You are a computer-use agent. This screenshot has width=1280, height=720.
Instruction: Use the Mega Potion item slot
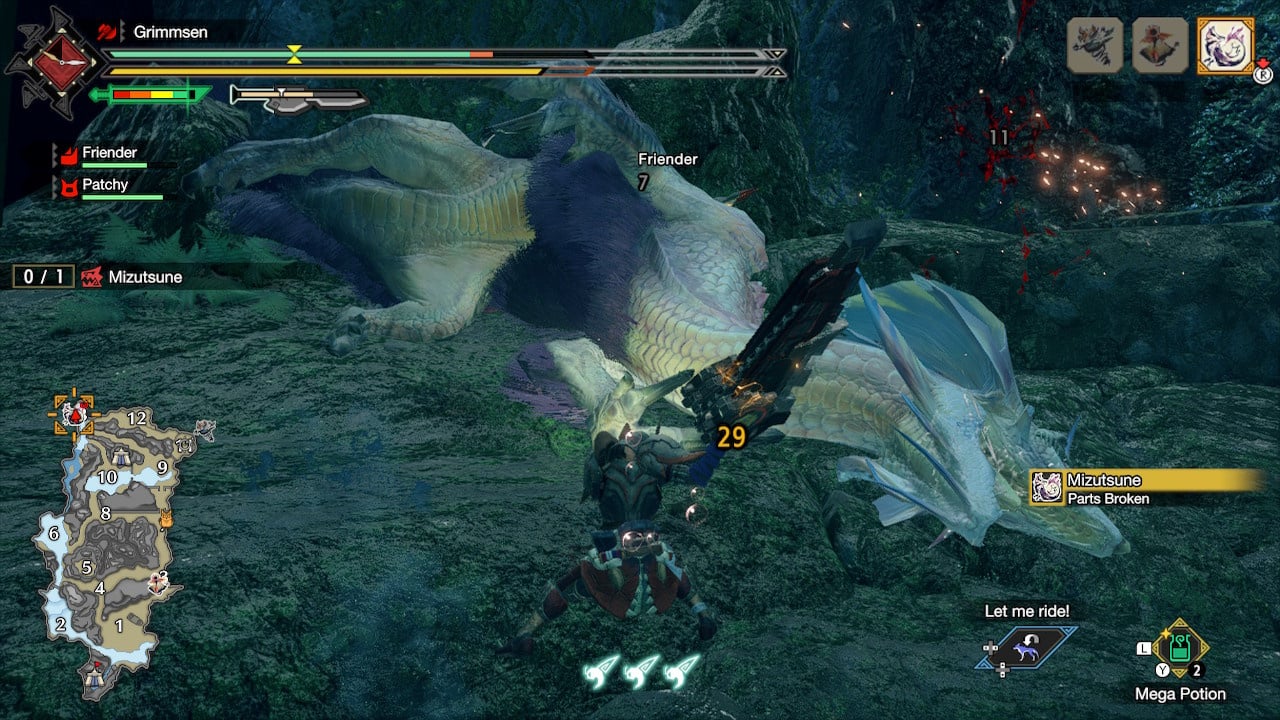[x=1180, y=650]
